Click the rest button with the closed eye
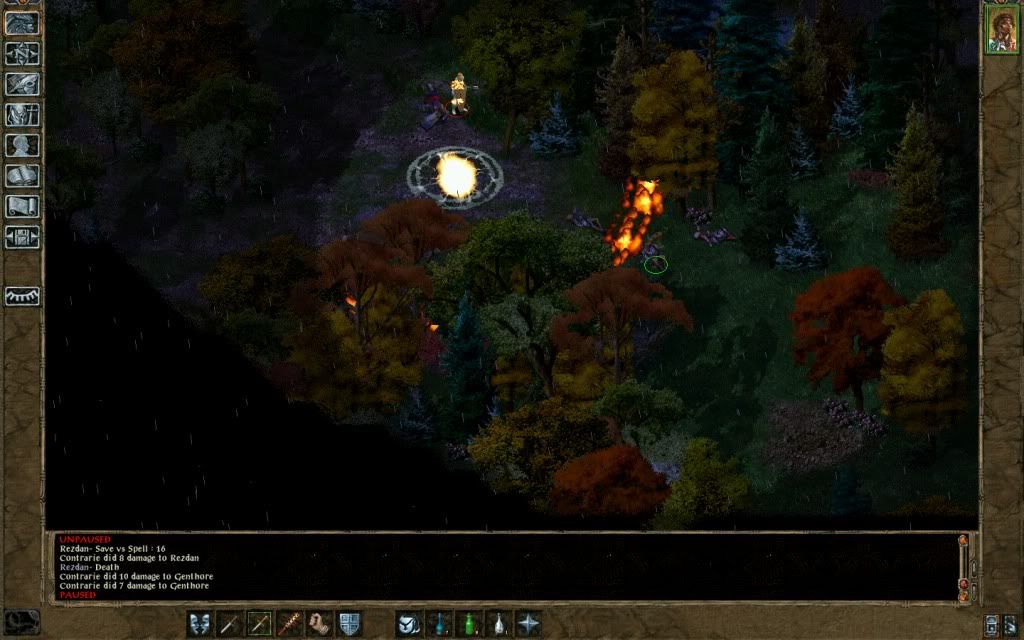 coord(22,296)
